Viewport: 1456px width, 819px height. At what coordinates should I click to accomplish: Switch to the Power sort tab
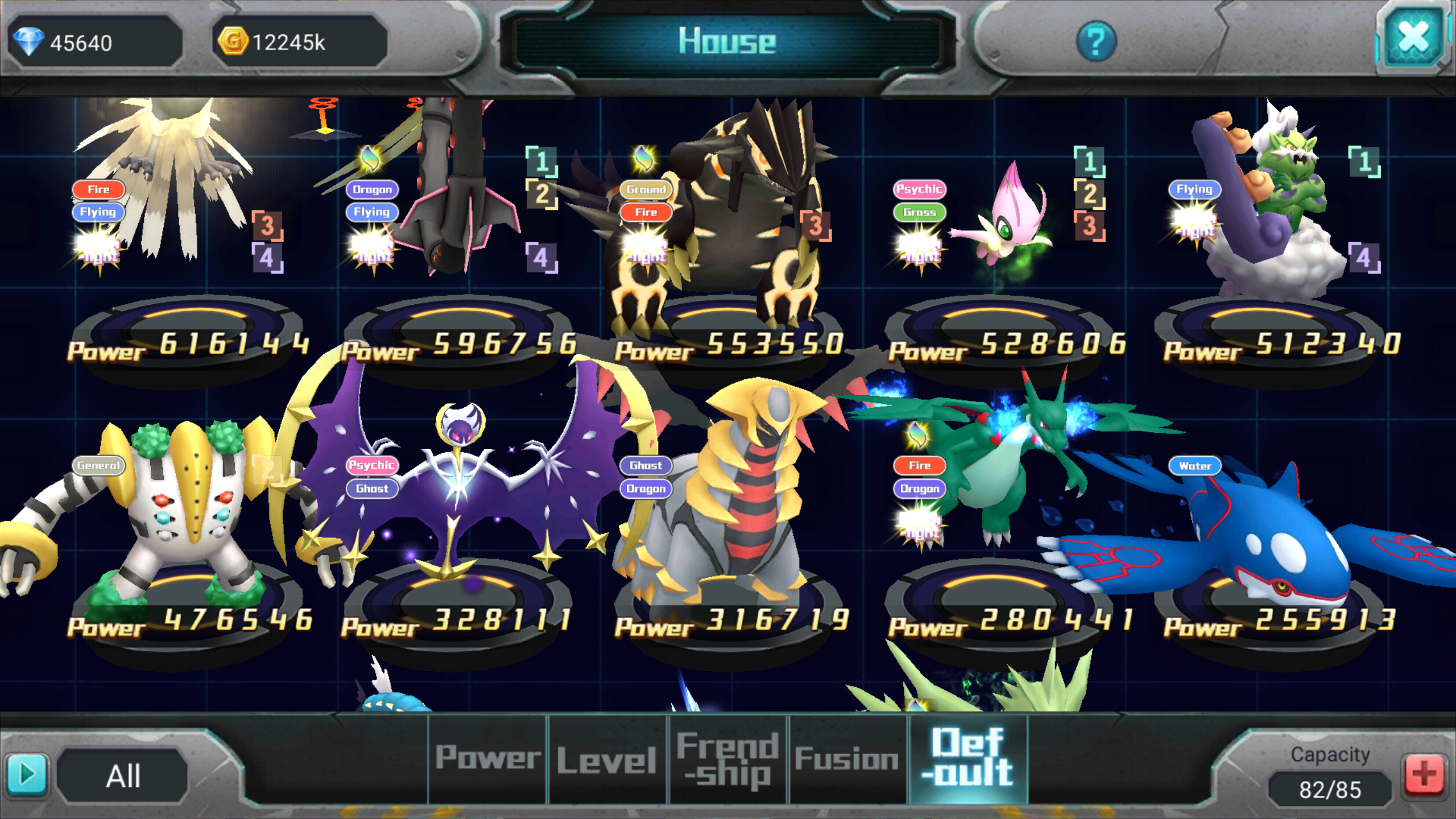tap(488, 758)
